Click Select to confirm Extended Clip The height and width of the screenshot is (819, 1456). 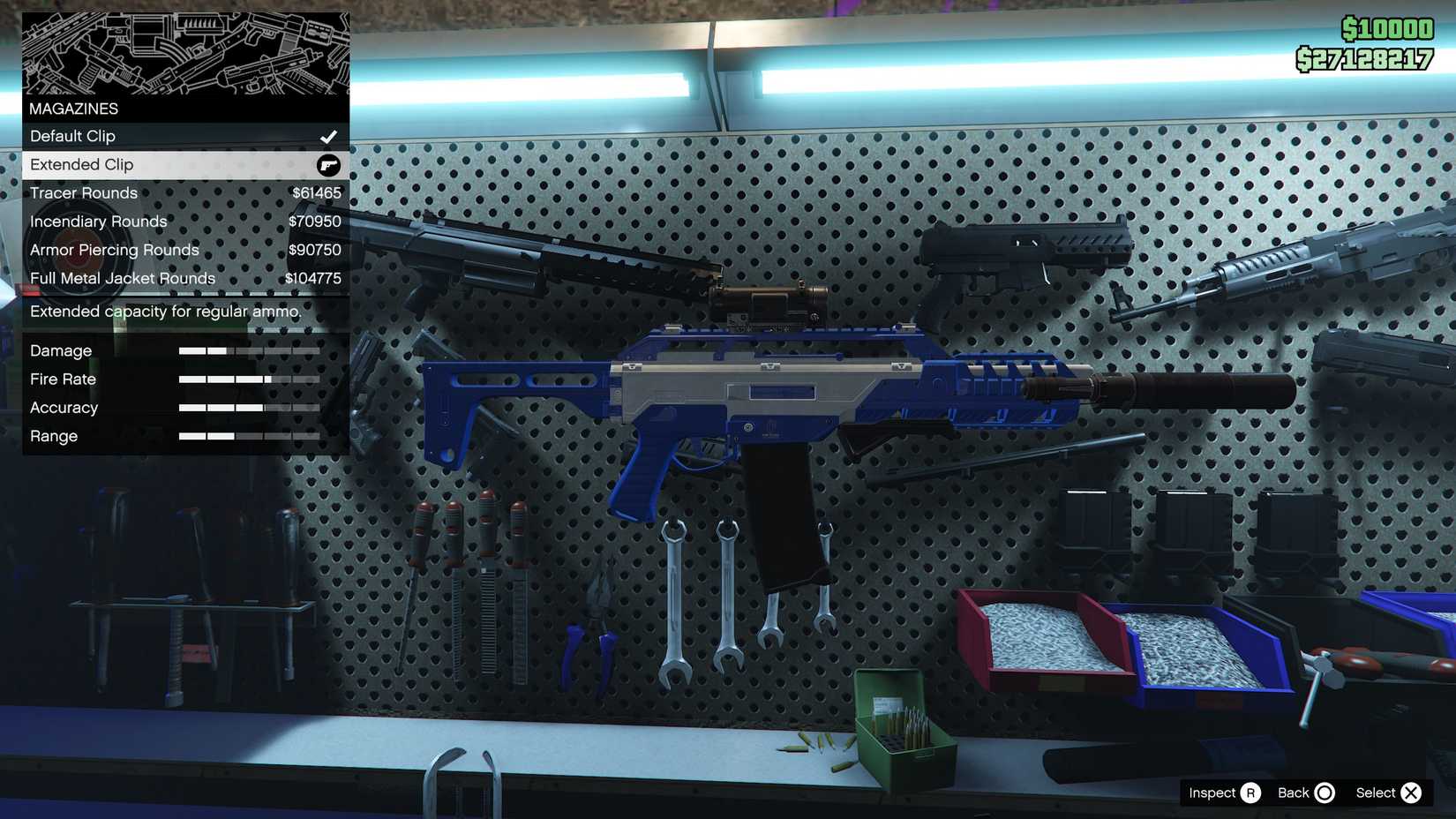[1377, 793]
